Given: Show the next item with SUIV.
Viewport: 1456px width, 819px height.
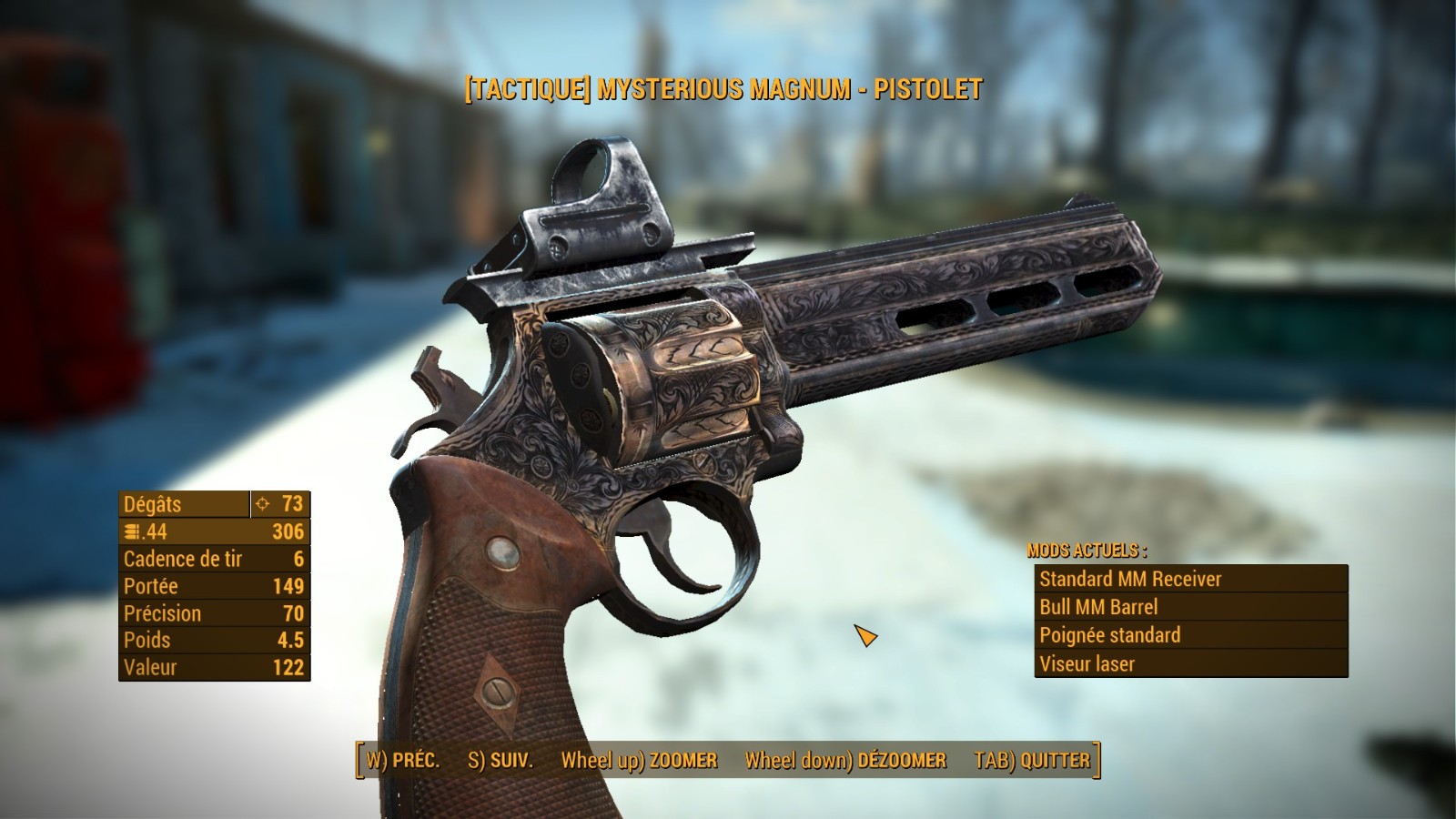Looking at the screenshot, I should pos(500,761).
